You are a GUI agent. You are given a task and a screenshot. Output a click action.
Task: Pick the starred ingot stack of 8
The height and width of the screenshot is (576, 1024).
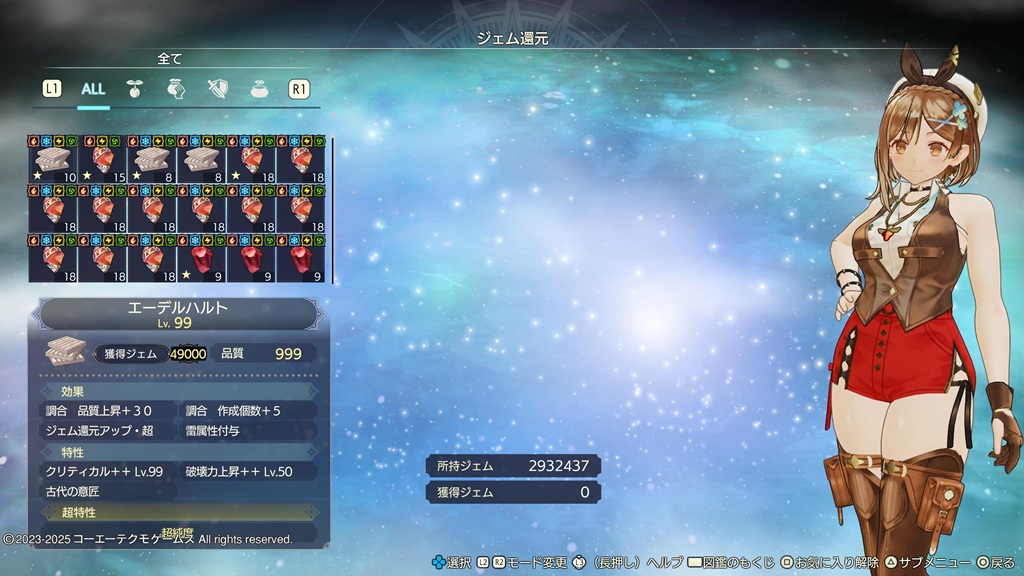tap(153, 161)
